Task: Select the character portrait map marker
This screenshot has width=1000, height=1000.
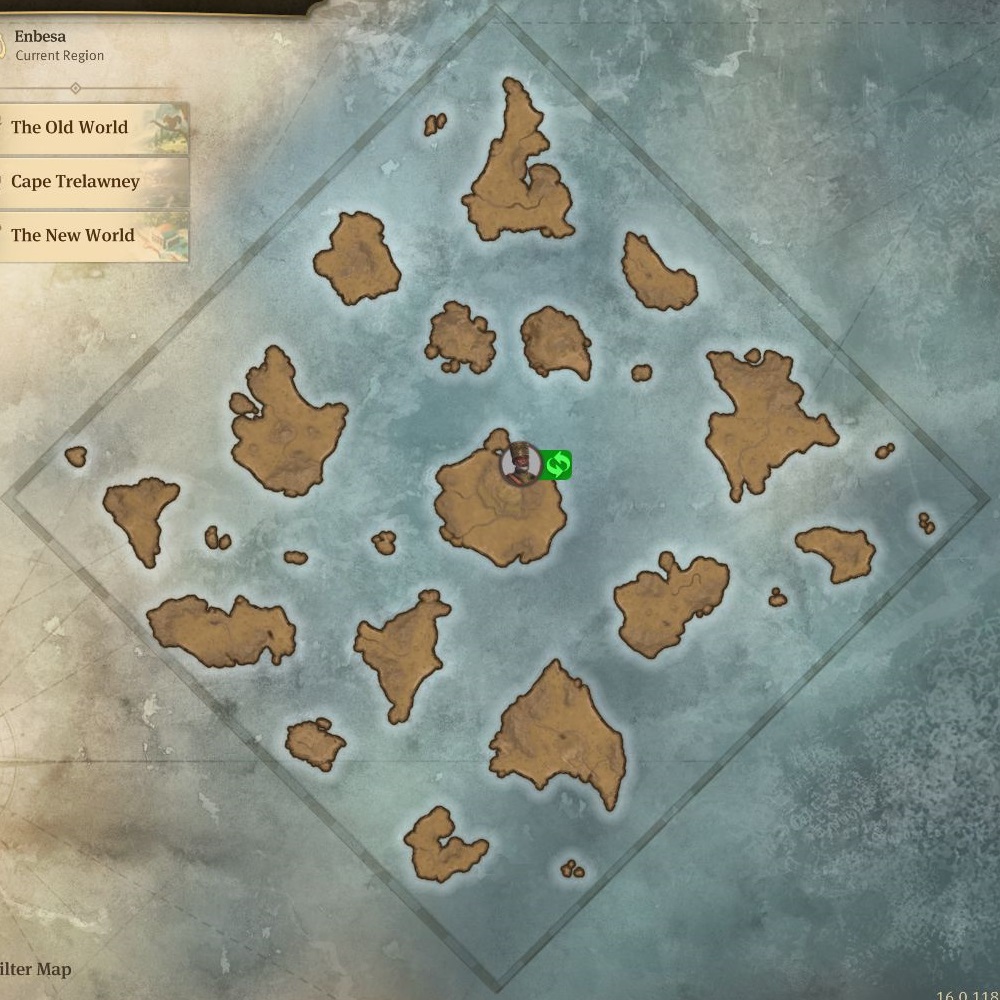Action: 519,464
